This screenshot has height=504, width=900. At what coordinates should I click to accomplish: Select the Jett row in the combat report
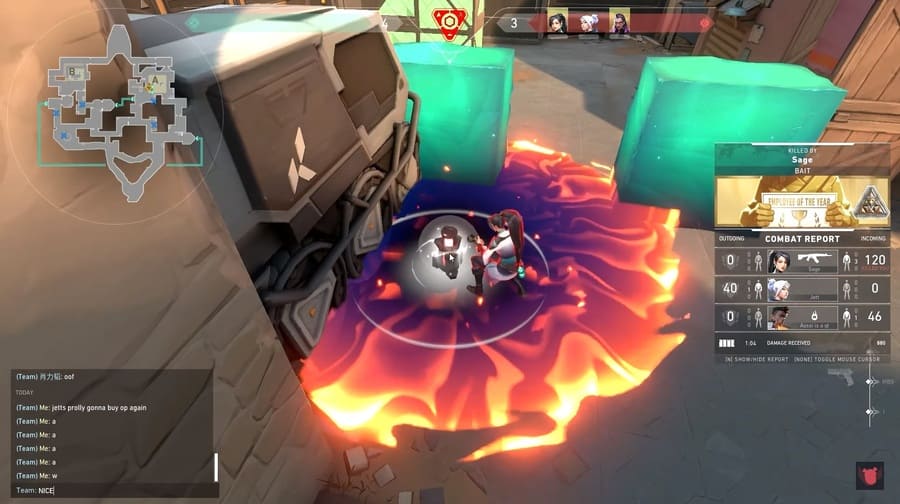[x=802, y=289]
